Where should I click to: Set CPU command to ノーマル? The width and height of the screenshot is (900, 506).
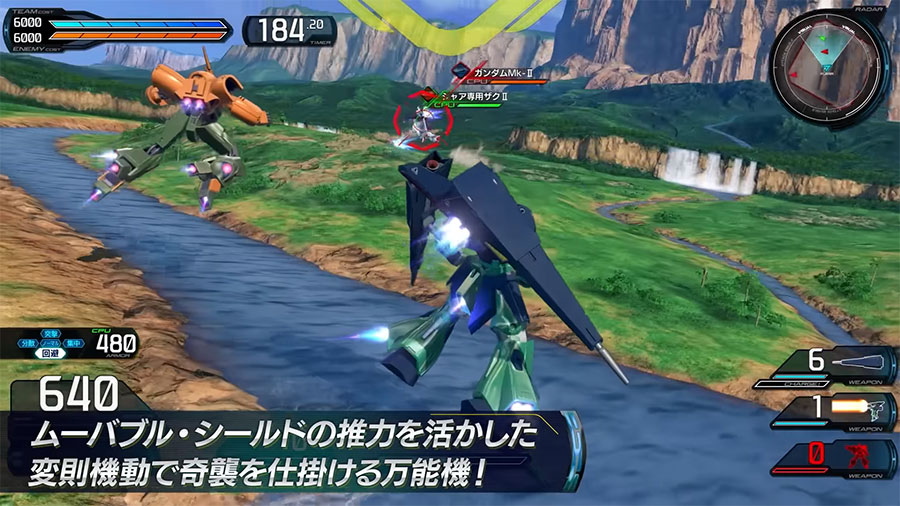point(49,344)
